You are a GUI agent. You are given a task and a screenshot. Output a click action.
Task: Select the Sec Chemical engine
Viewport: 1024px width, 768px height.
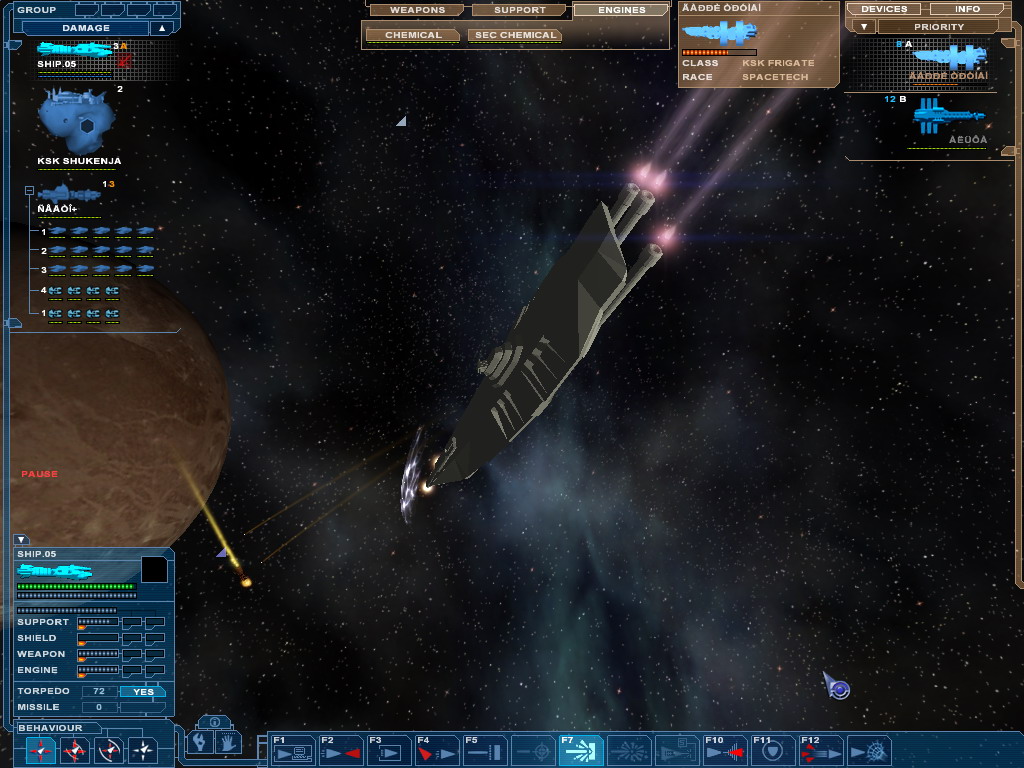click(x=514, y=35)
